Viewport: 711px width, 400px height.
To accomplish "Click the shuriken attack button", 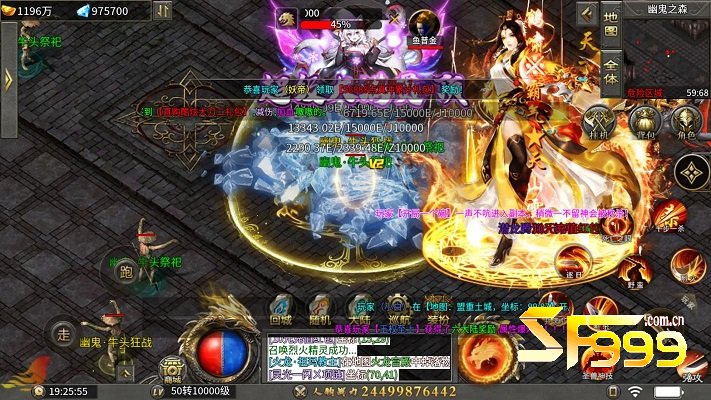I will 690,171.
